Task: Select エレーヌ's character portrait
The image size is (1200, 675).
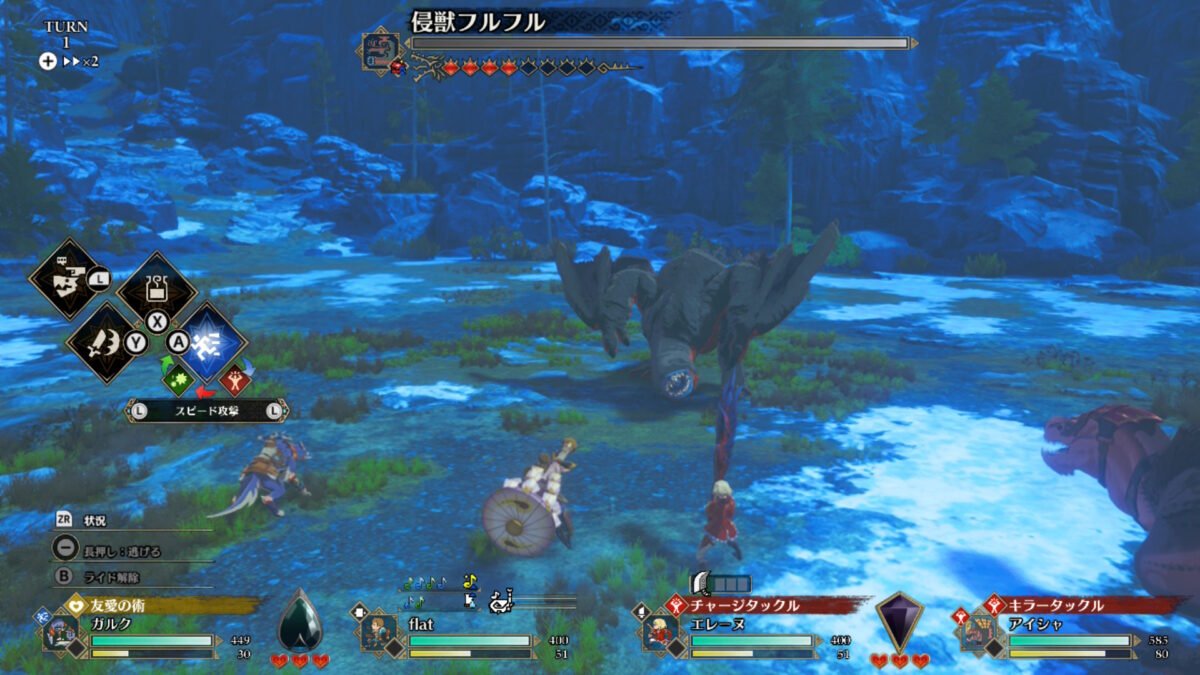Action: pyautogui.click(x=660, y=631)
